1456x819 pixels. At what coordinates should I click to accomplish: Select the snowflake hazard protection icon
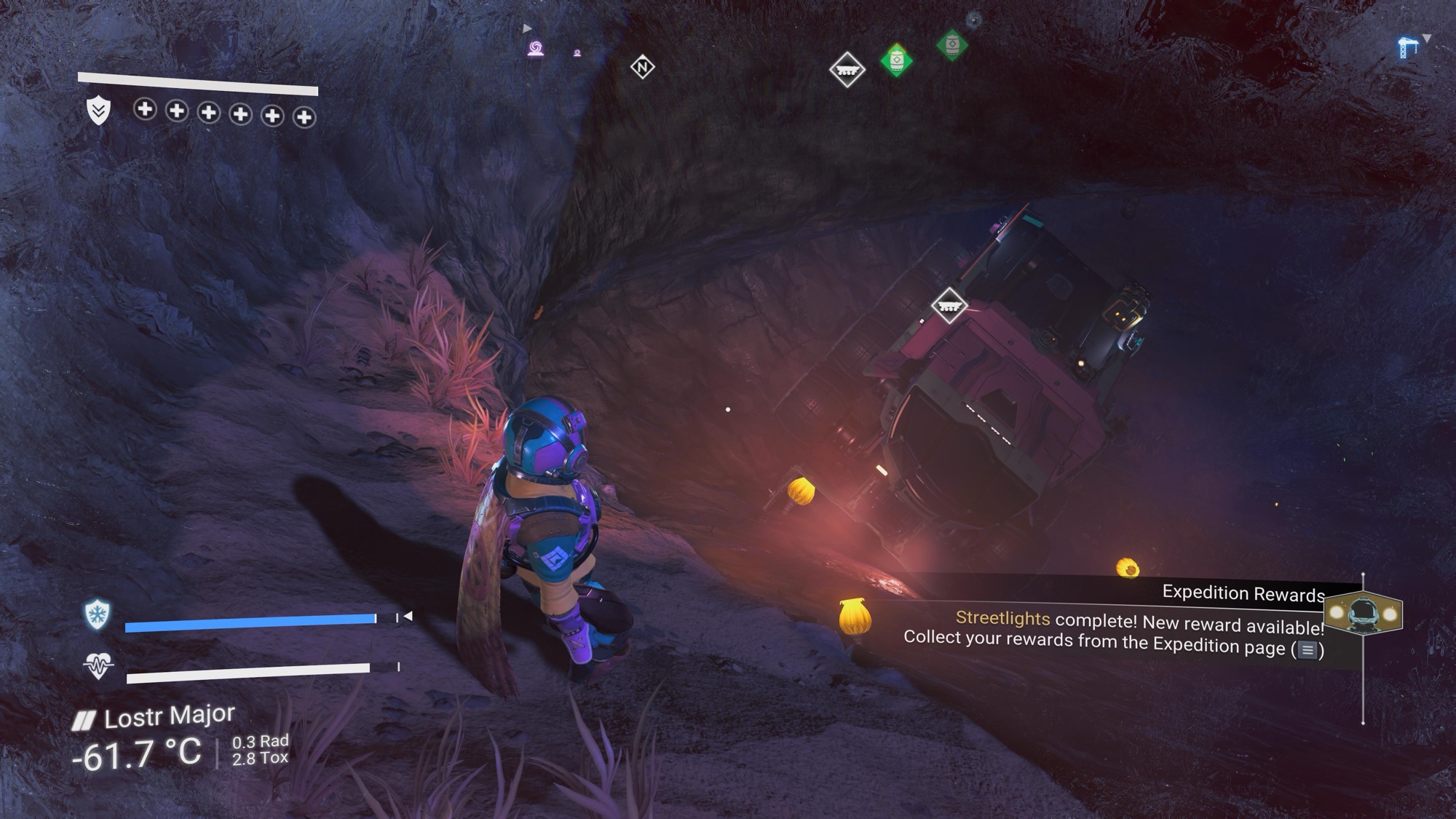[98, 614]
